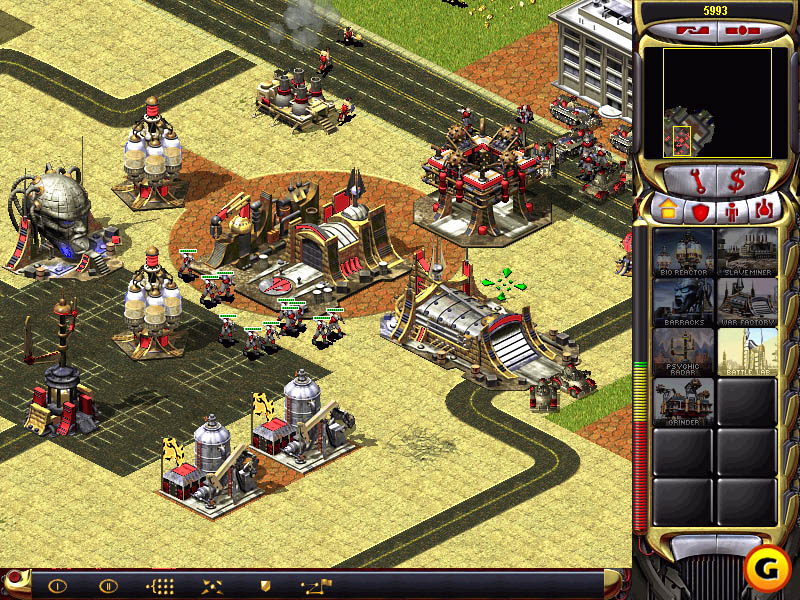The image size is (800, 600).
Task: Select team one from the command bar
Action: coord(57,585)
